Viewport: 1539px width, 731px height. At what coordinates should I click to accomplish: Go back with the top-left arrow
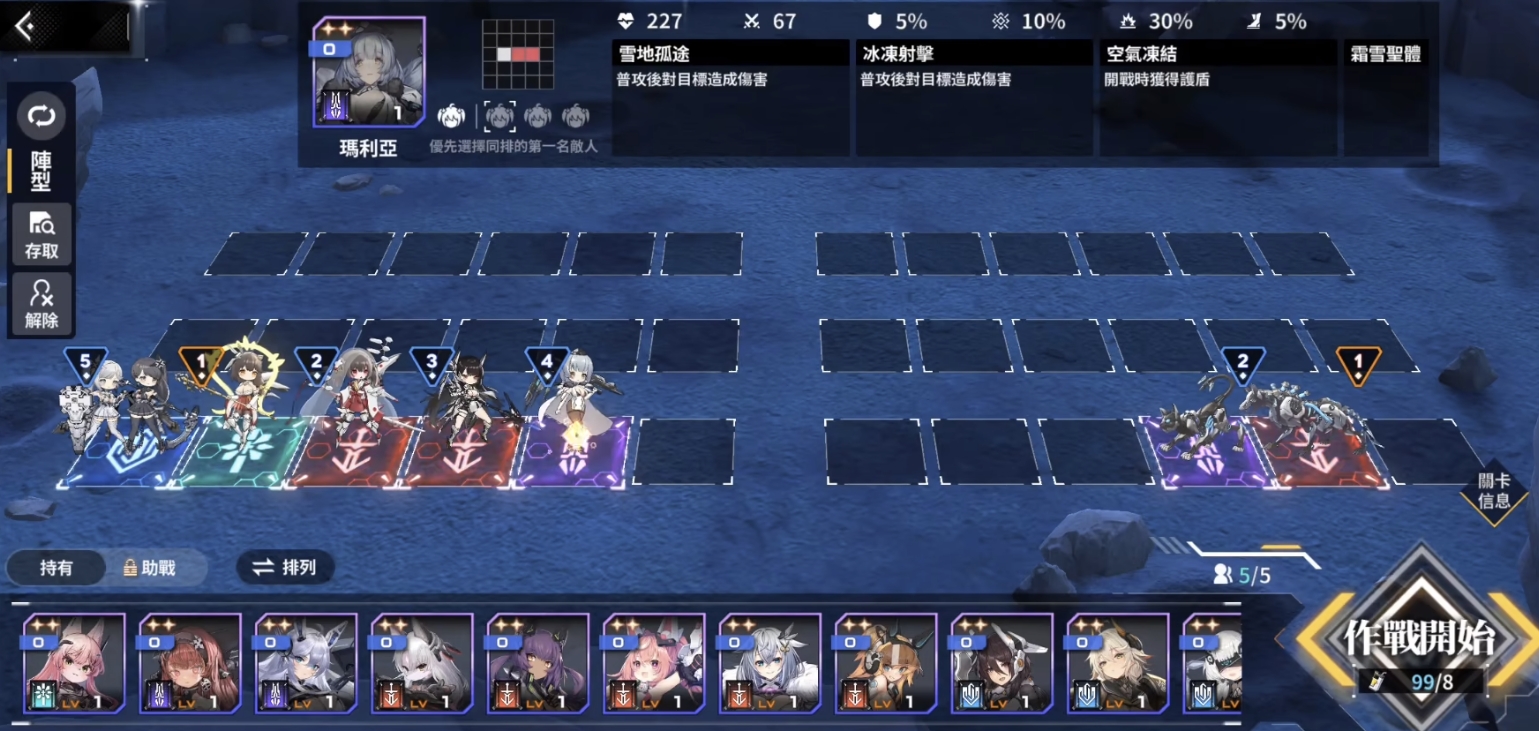pyautogui.click(x=26, y=27)
